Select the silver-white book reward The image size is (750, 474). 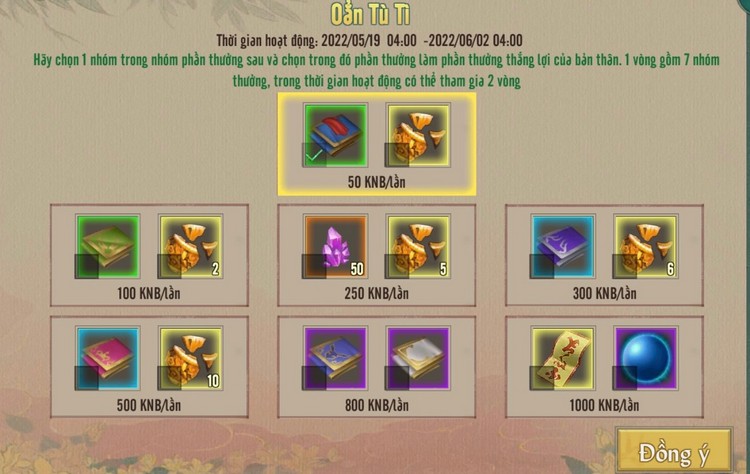(x=418, y=357)
